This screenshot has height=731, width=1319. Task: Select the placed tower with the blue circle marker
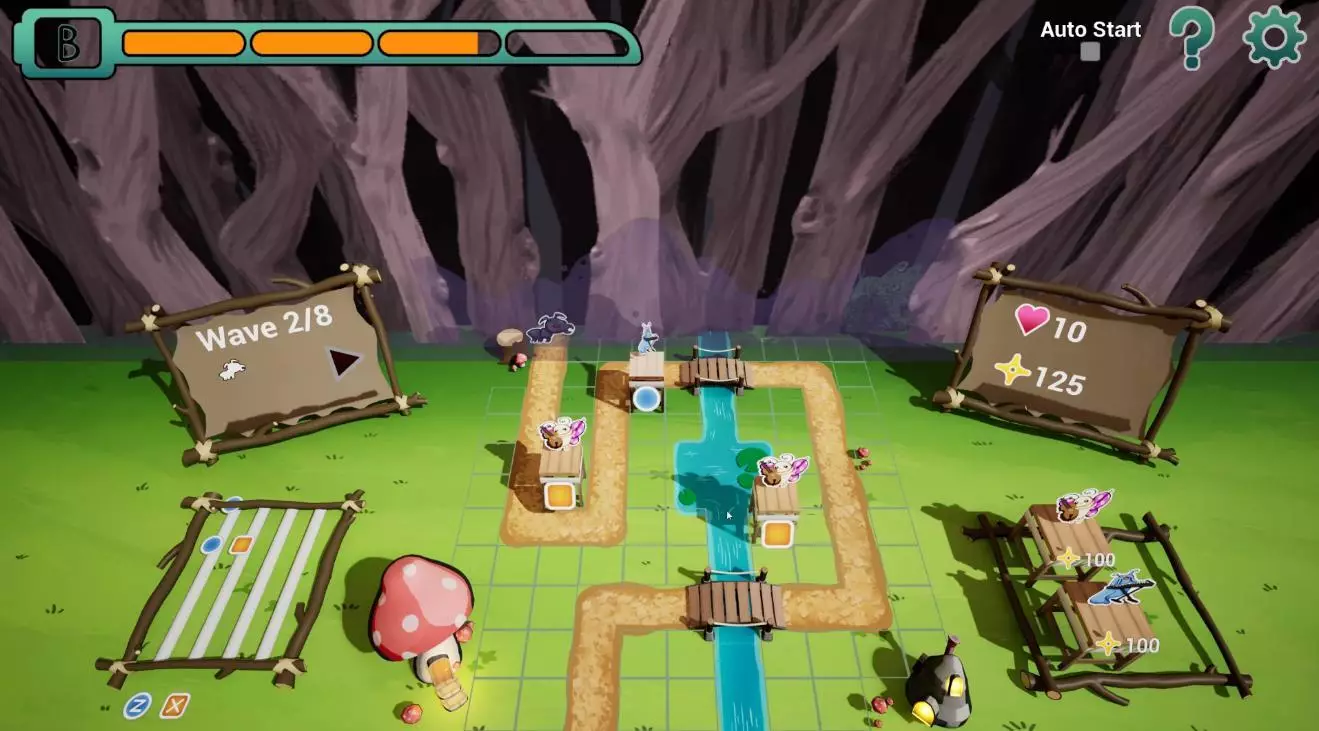point(647,374)
